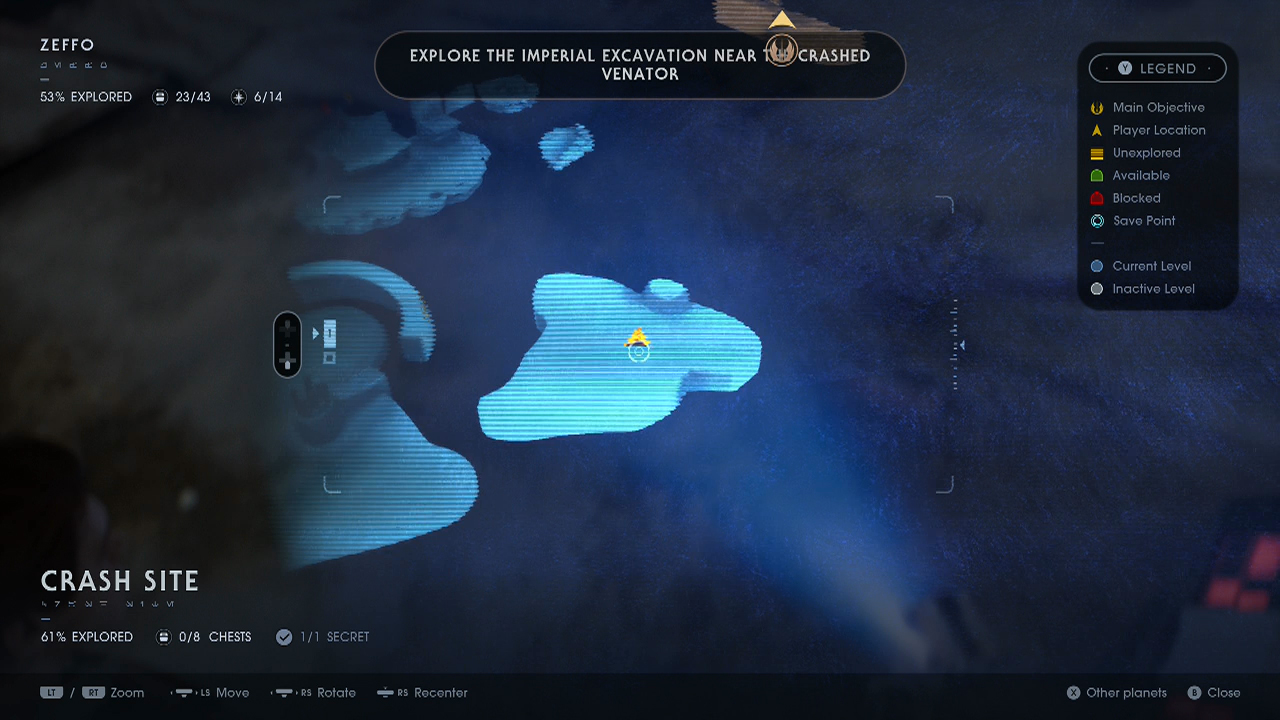
Task: Click the Player Location arrow in the legend
Action: click(x=1096, y=130)
